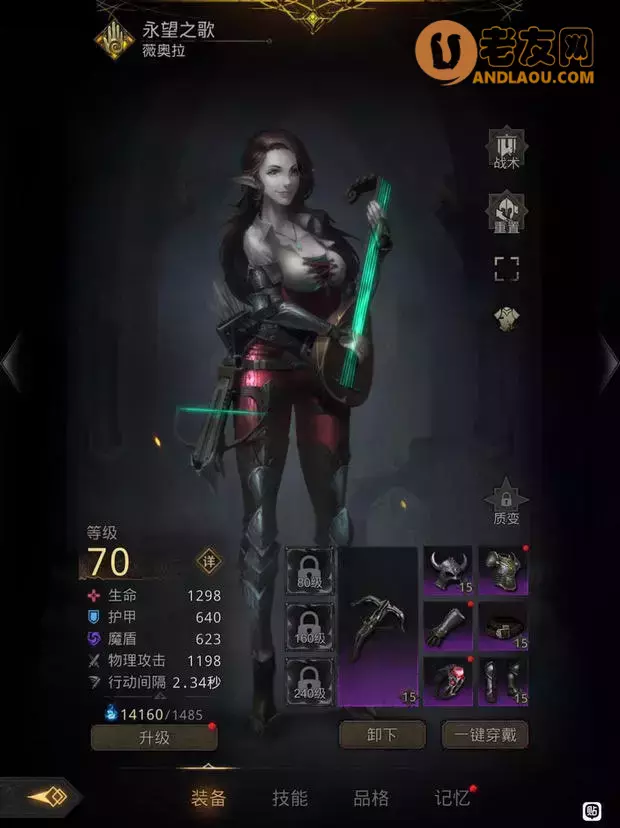Unequip gear using the 卸下 button
The image size is (620, 828).
coord(383,735)
